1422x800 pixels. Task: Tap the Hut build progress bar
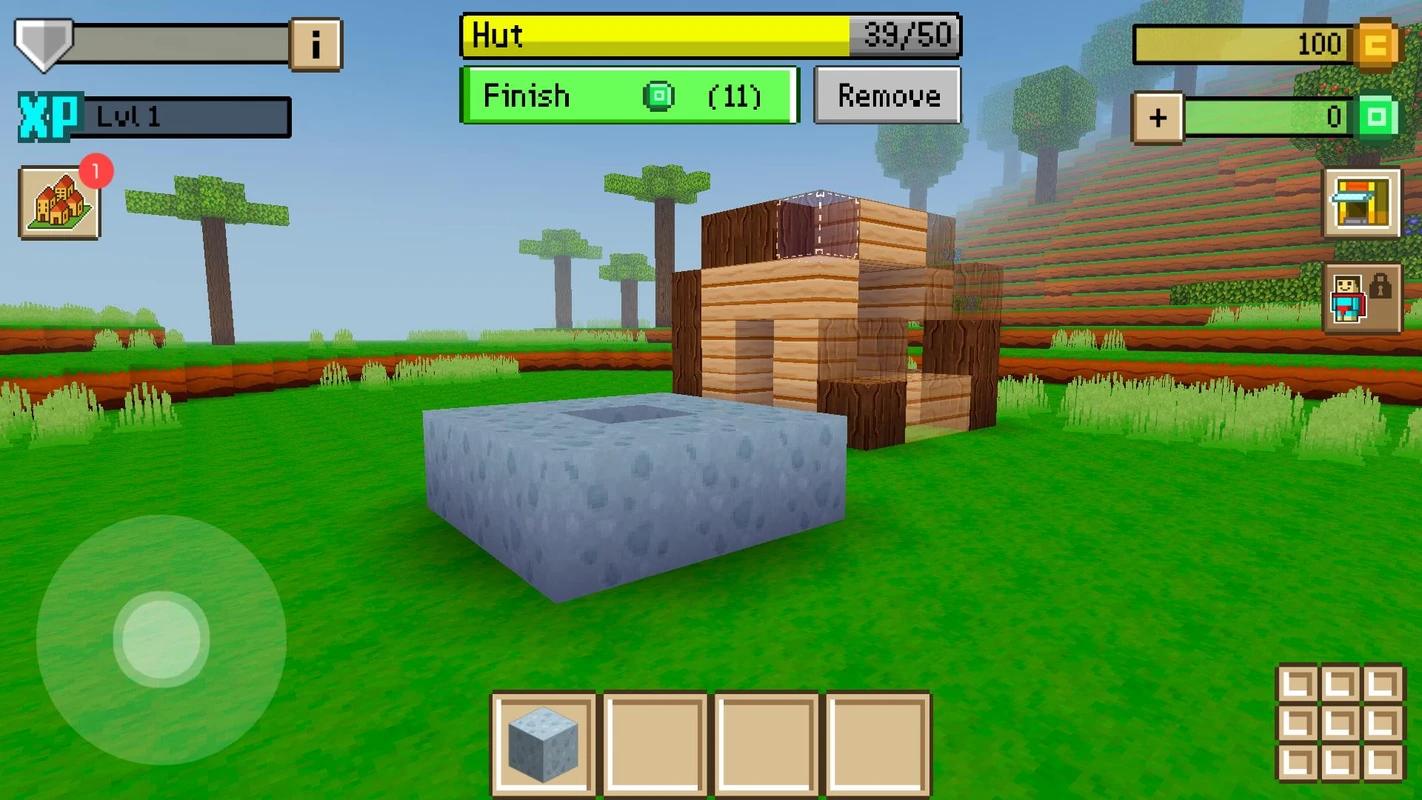[710, 36]
